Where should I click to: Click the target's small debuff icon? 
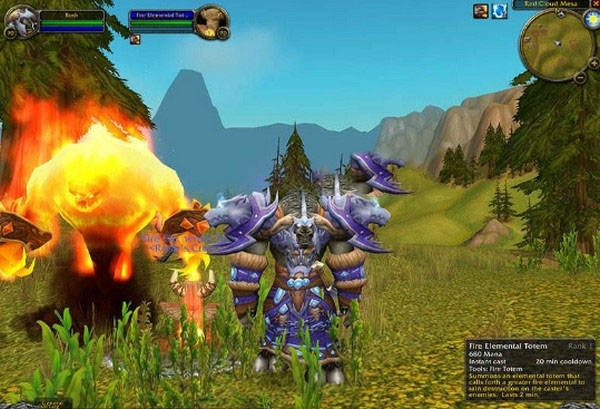[x=135, y=40]
